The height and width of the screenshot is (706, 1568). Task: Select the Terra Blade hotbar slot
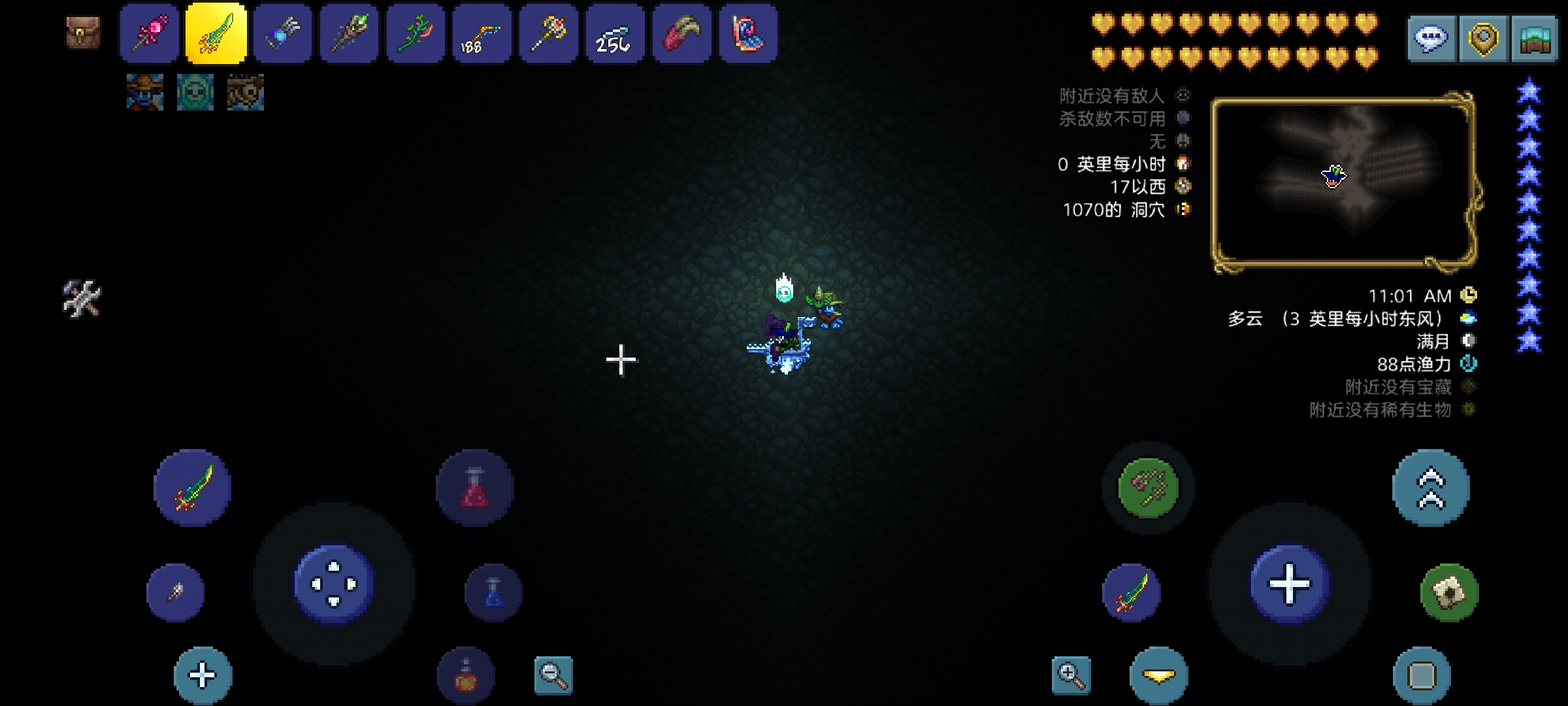tap(216, 33)
